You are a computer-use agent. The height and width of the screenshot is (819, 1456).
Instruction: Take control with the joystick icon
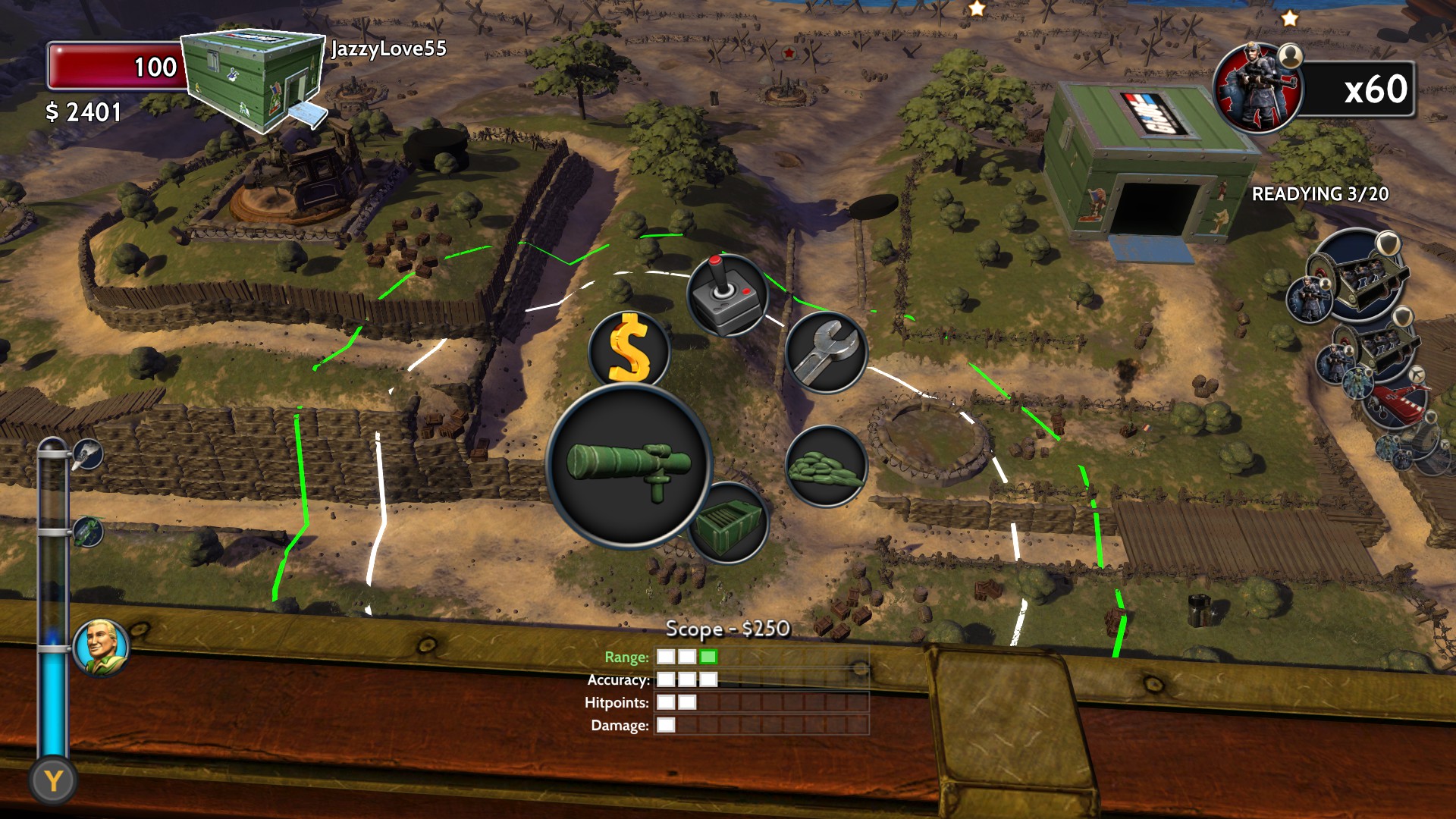coord(726,294)
